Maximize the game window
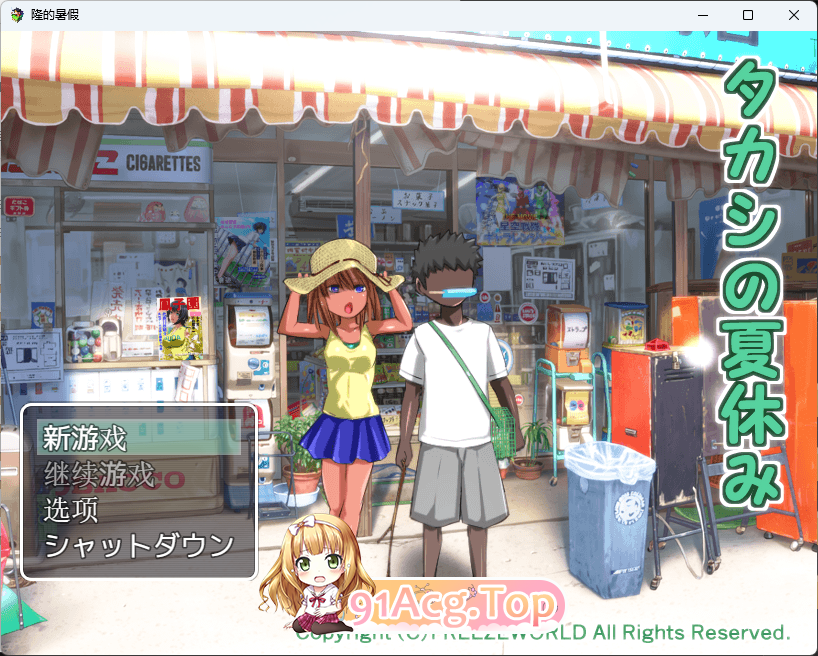 coord(748,15)
